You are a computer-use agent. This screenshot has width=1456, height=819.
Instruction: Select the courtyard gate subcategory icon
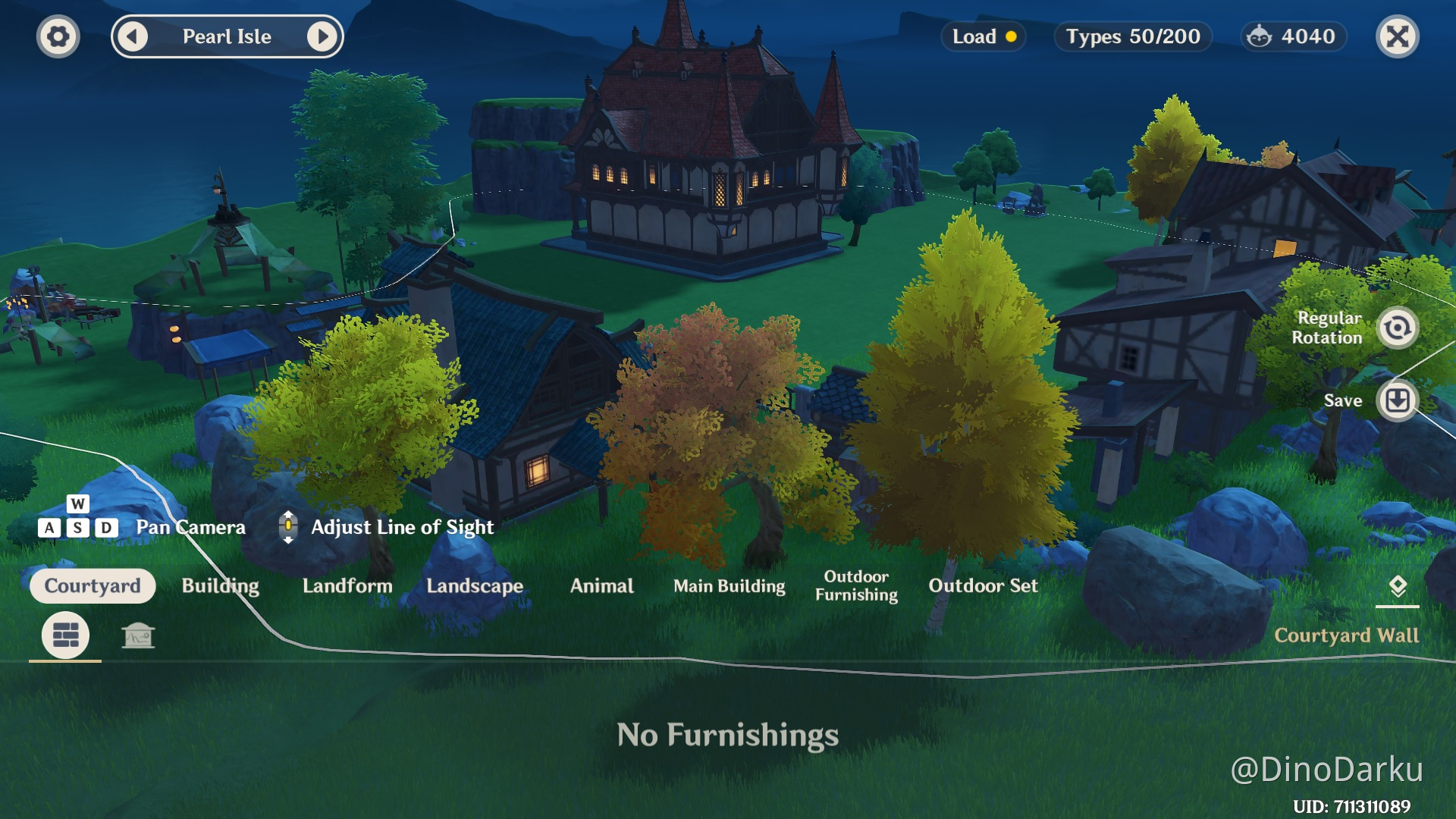point(138,635)
